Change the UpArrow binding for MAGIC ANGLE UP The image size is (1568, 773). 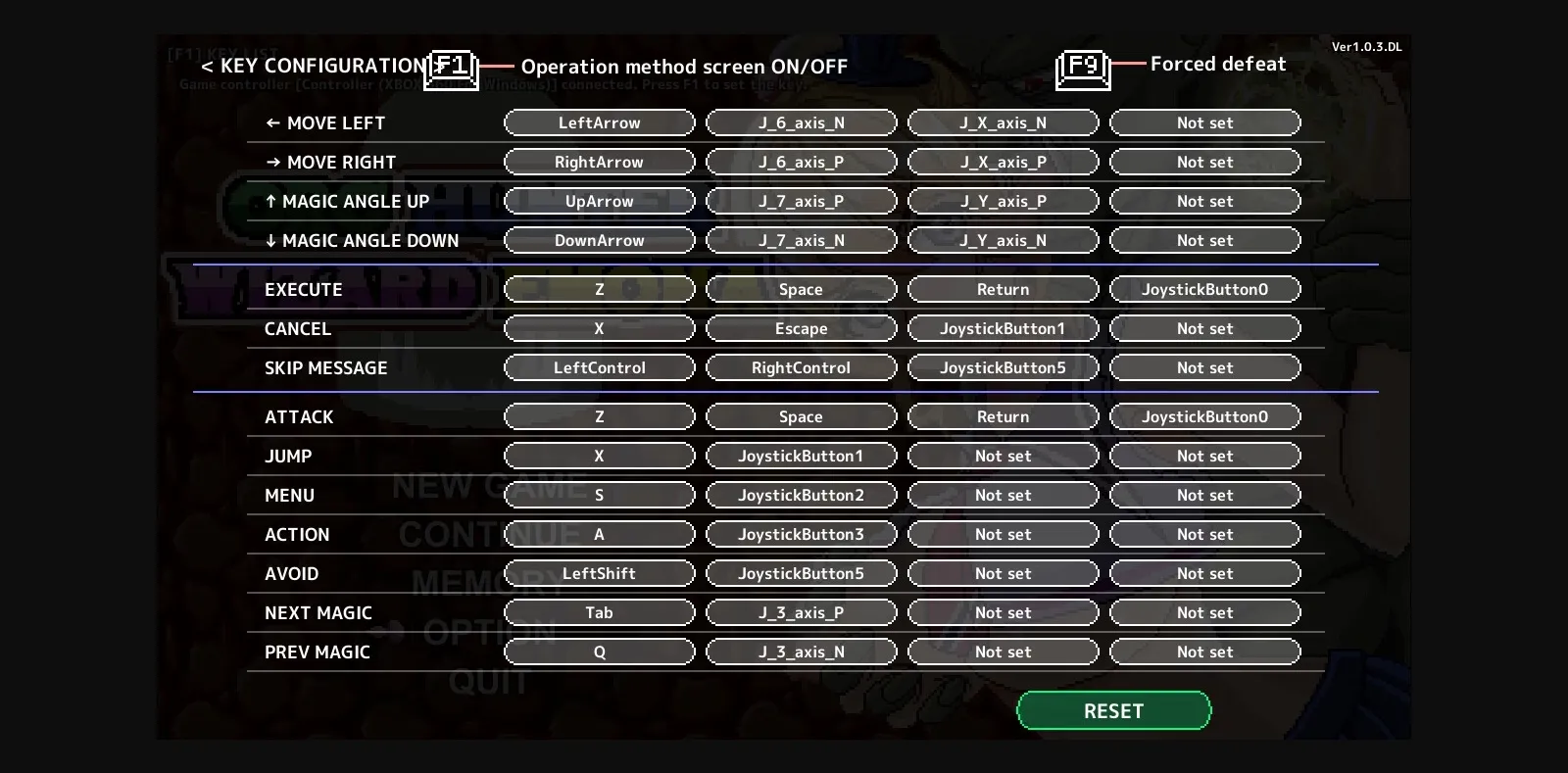tap(599, 201)
